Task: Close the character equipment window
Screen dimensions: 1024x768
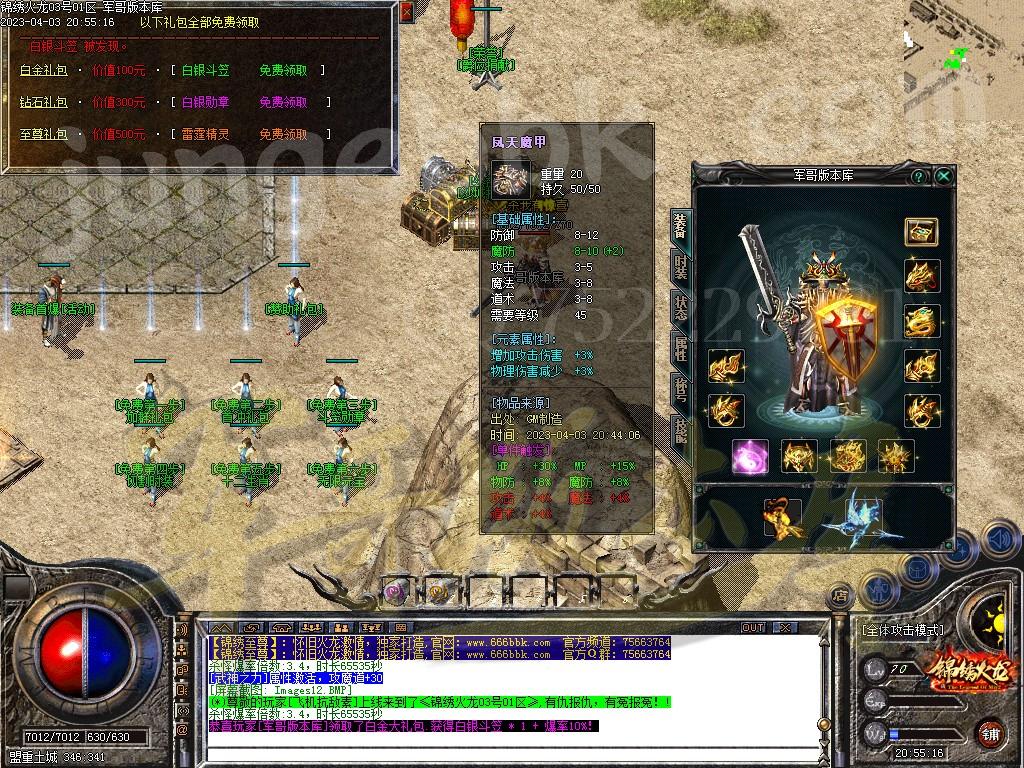Action: (943, 176)
